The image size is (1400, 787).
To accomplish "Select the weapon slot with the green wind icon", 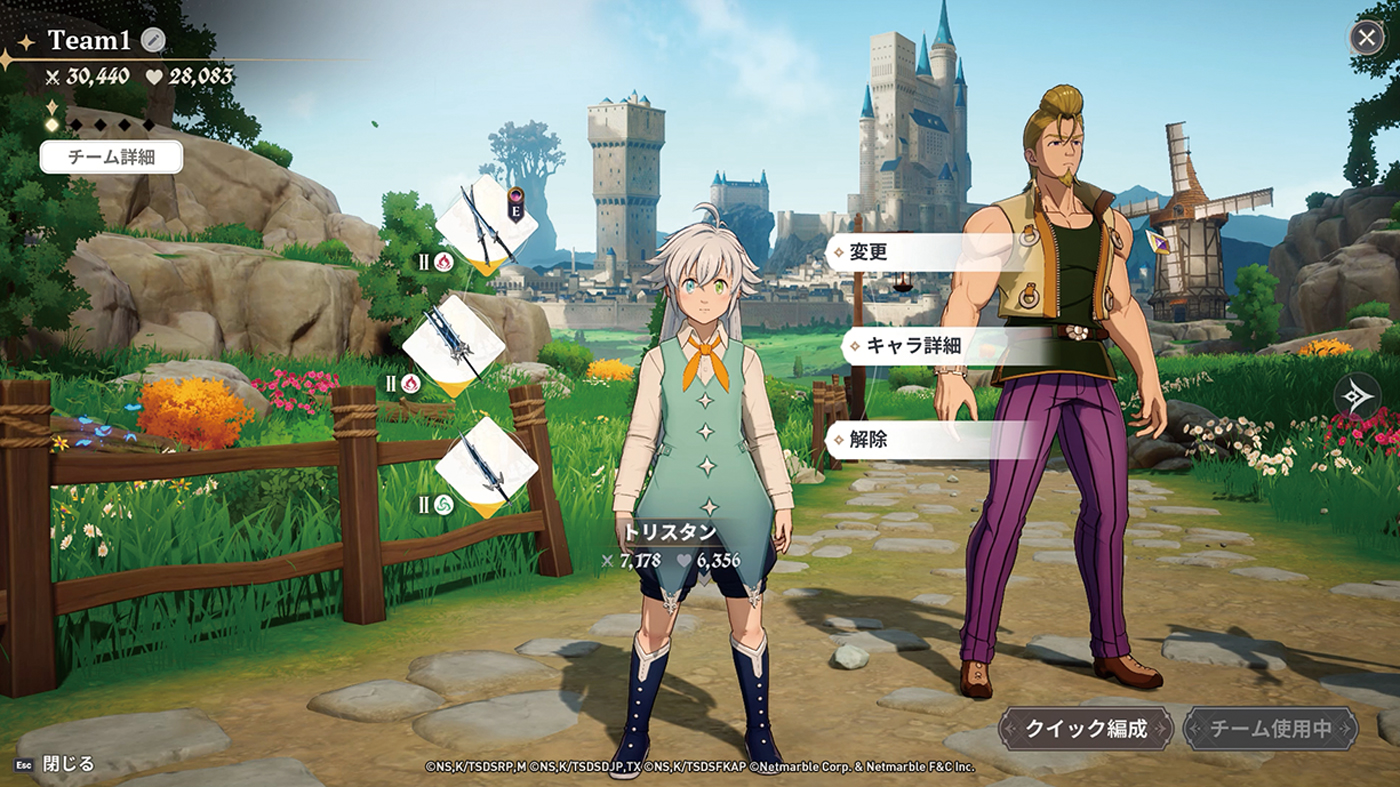I will [x=487, y=467].
